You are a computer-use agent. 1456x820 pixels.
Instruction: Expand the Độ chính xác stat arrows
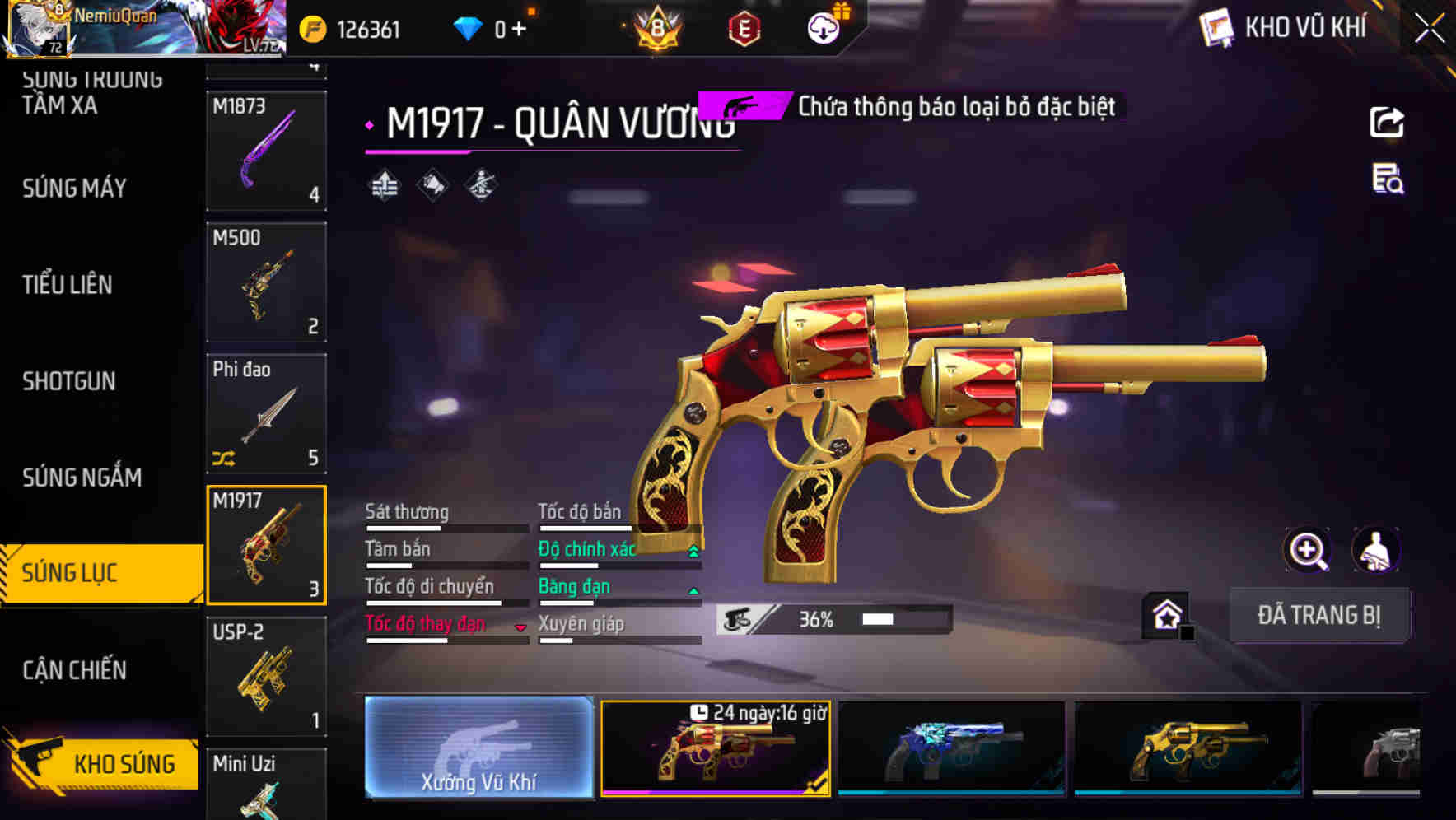click(x=692, y=548)
